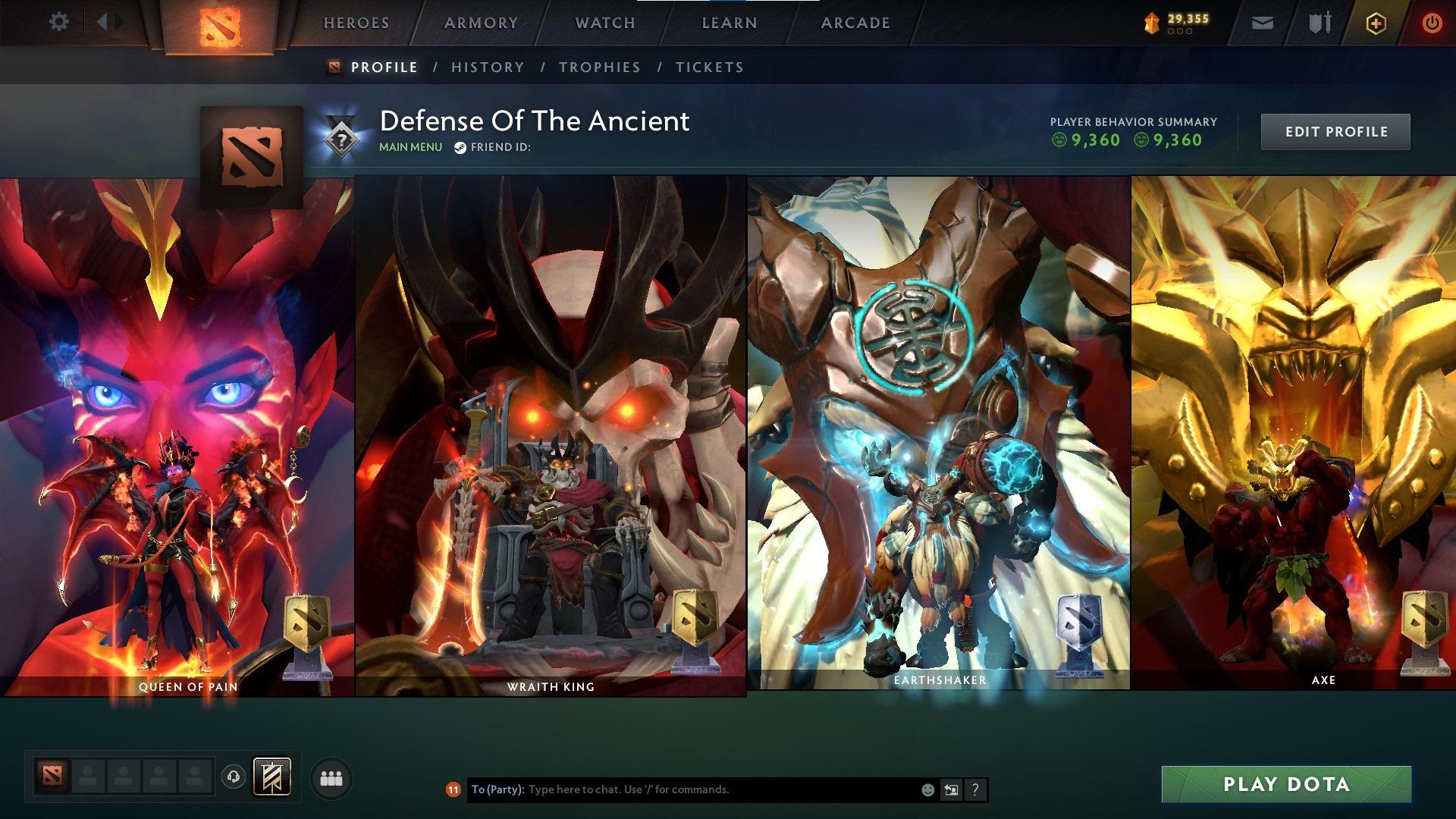1456x819 pixels.
Task: Click the chat input field to type a message
Action: tap(682, 789)
